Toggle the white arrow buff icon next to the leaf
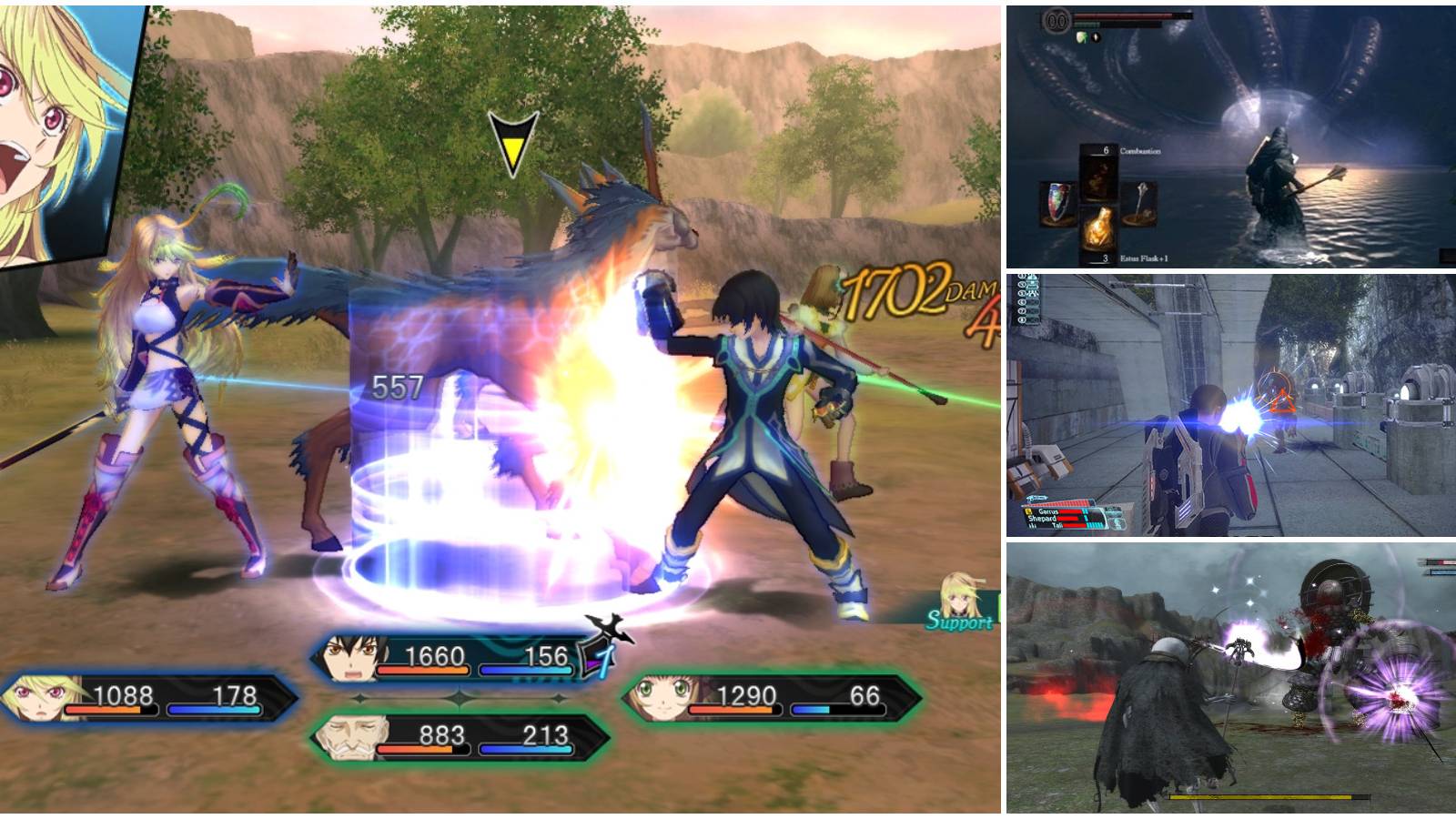Image resolution: width=1456 pixels, height=819 pixels. pos(1096,37)
